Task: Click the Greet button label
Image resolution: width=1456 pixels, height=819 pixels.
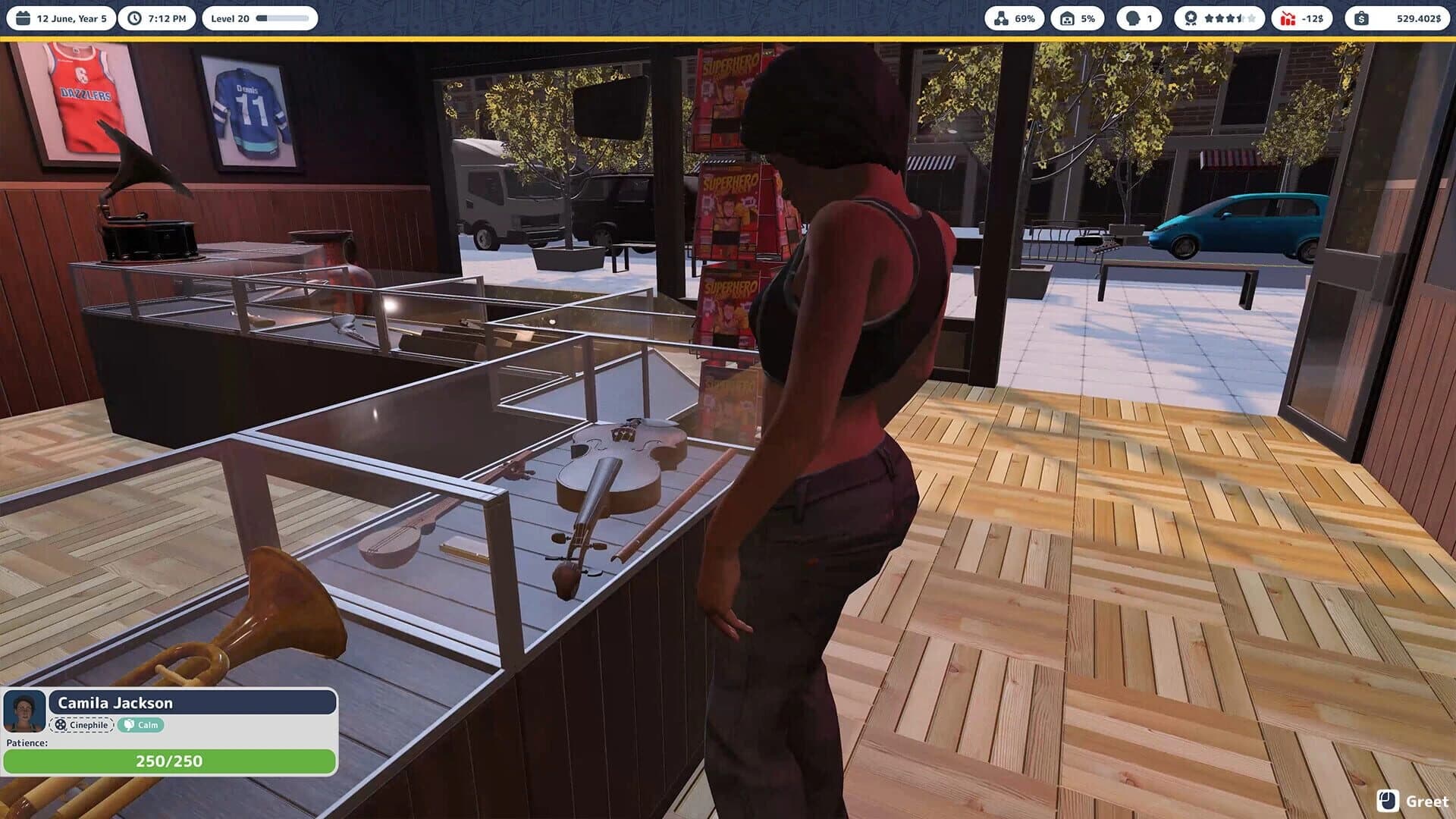Action: pos(1429,802)
